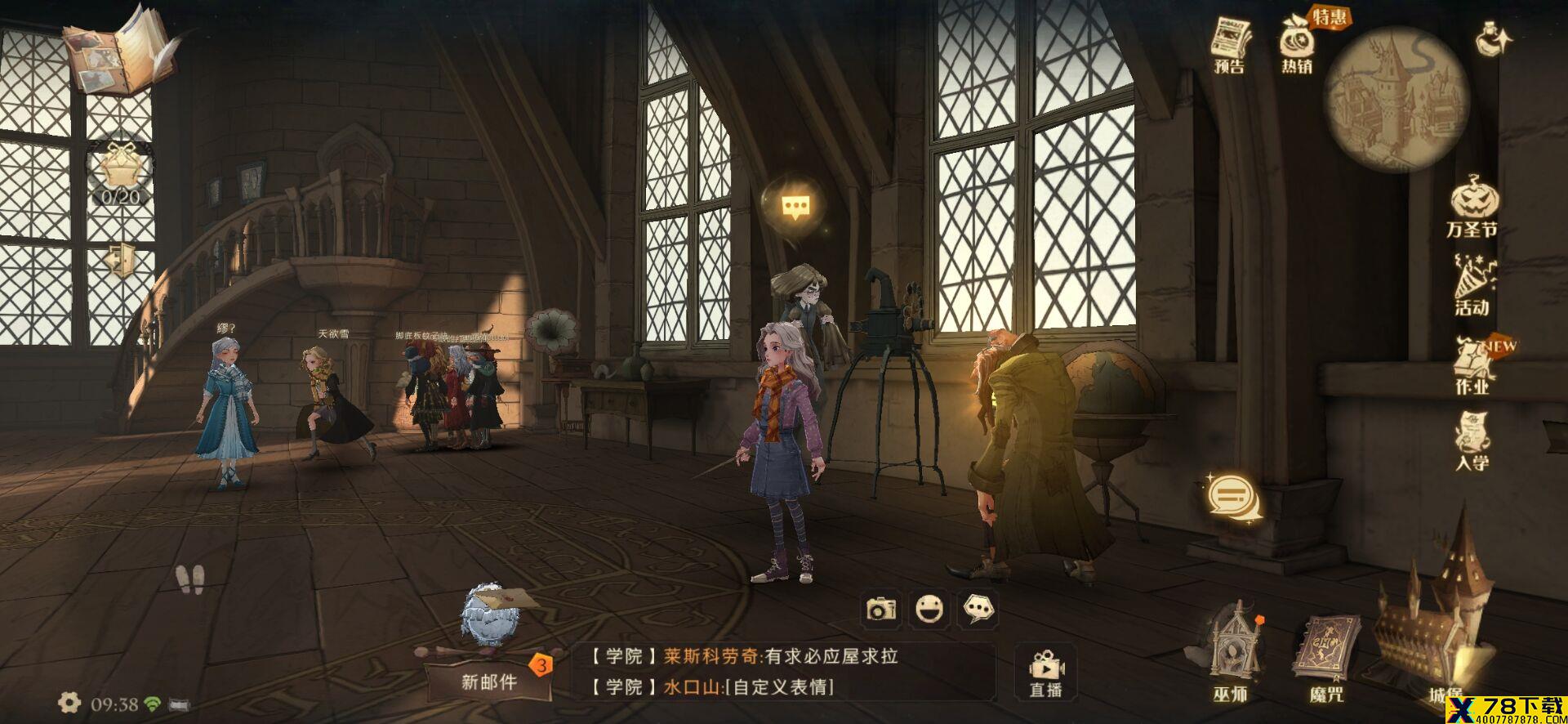This screenshot has width=1568, height=724.
Task: Open the quick chat speech bubble
Action: [x=978, y=609]
